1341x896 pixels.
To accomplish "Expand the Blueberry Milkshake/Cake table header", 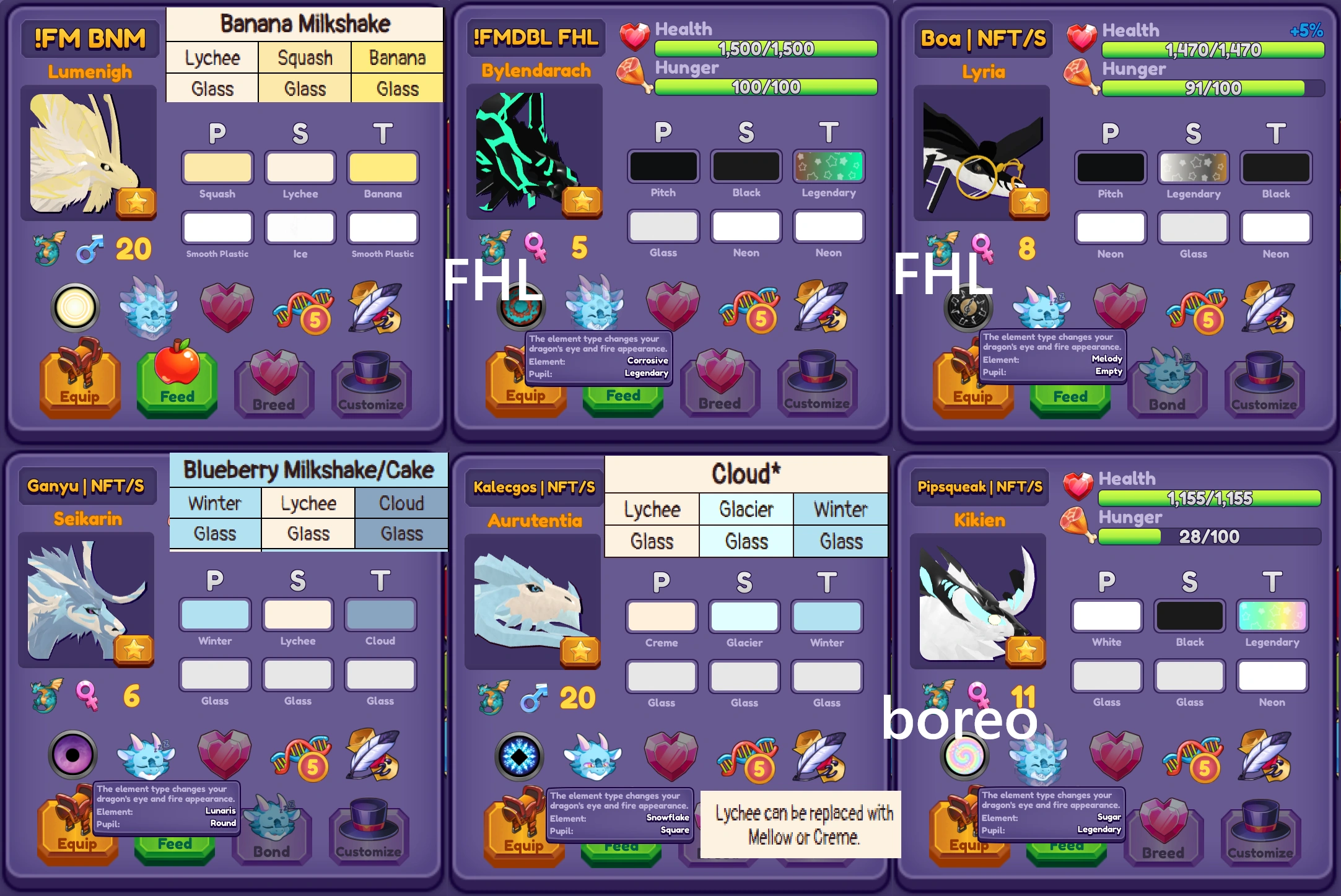I will click(308, 471).
